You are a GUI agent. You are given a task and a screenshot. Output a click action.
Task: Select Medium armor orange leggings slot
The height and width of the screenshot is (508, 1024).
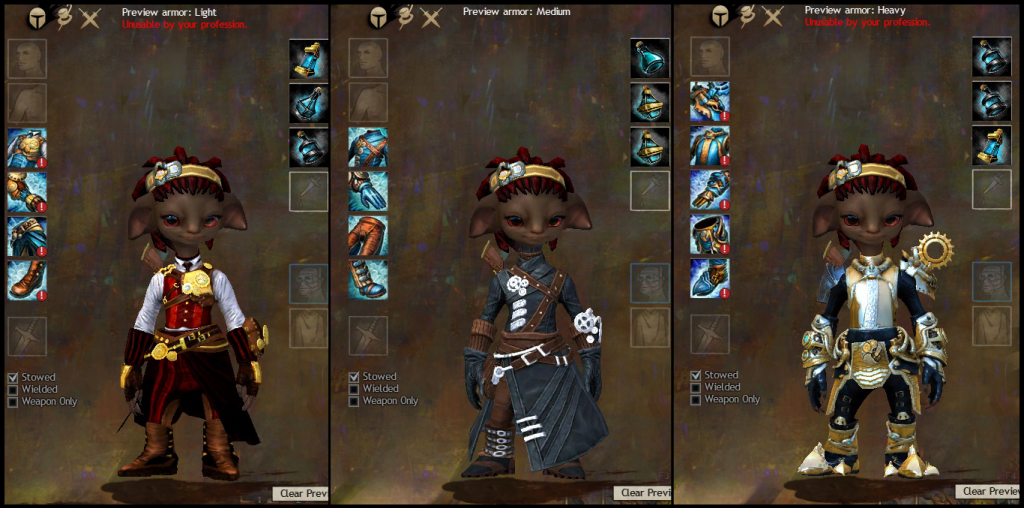tap(368, 234)
